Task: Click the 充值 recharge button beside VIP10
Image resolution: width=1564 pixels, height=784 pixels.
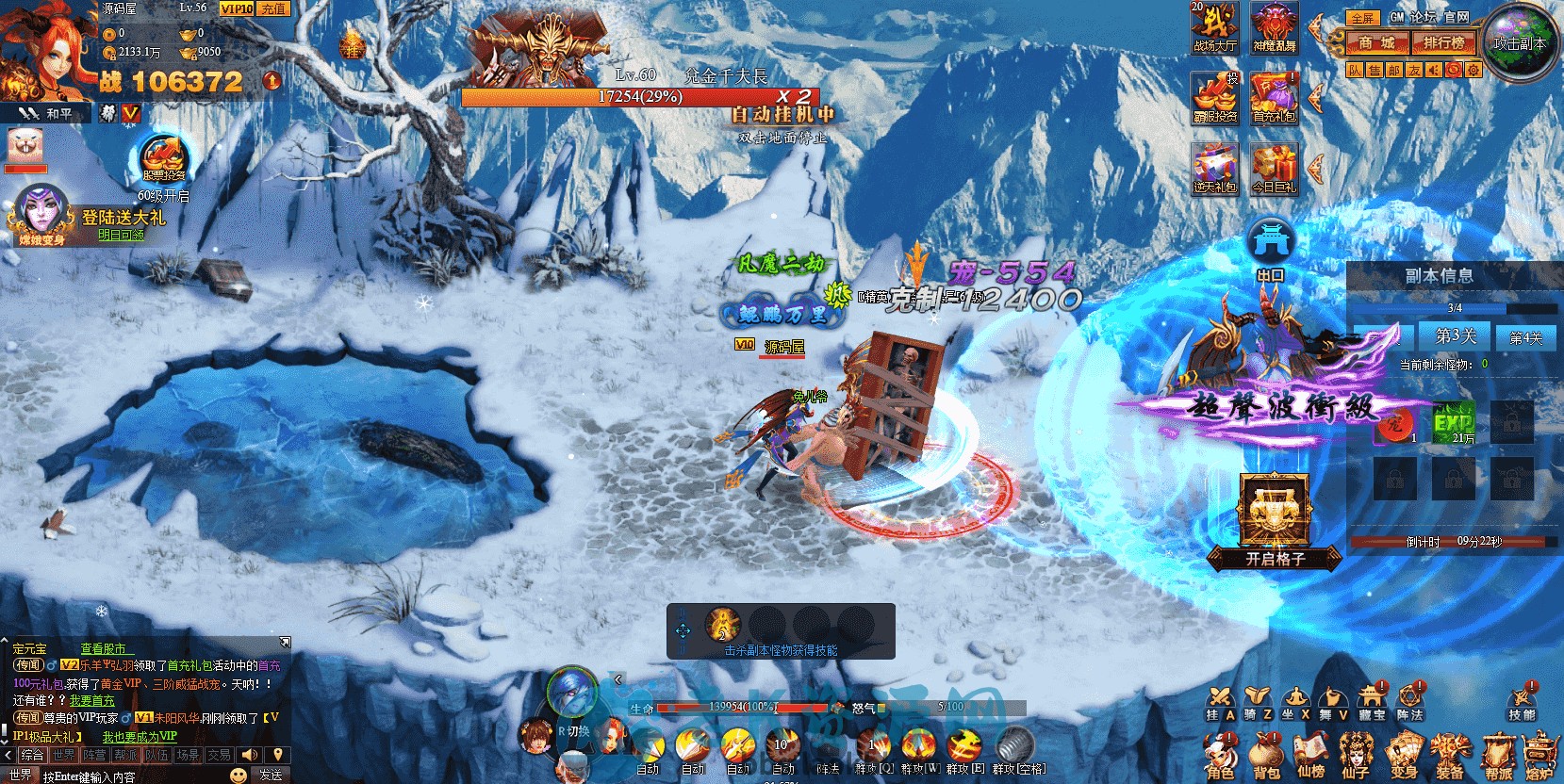Action: [x=273, y=8]
